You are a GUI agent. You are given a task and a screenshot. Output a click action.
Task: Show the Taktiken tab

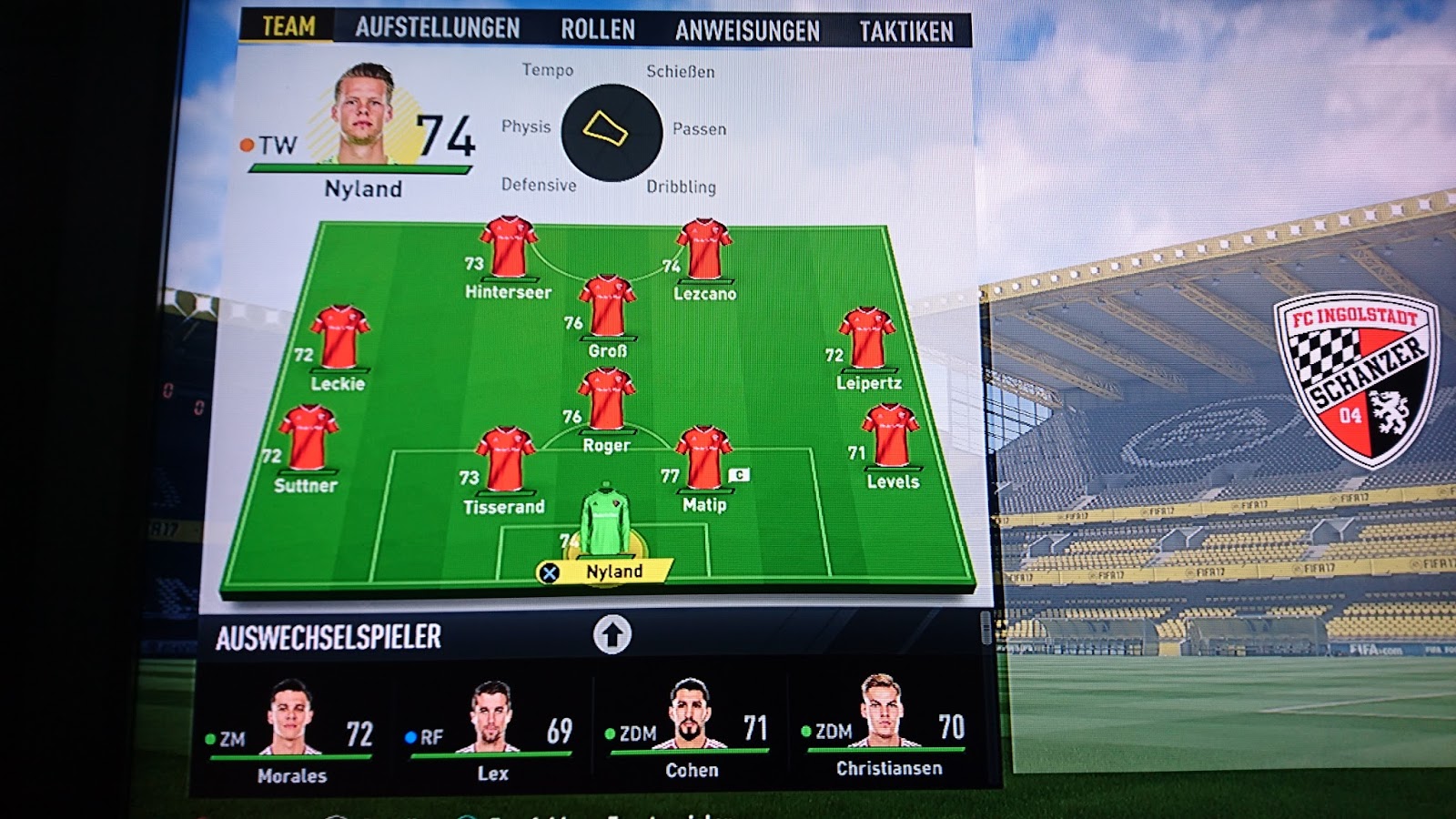(x=905, y=32)
